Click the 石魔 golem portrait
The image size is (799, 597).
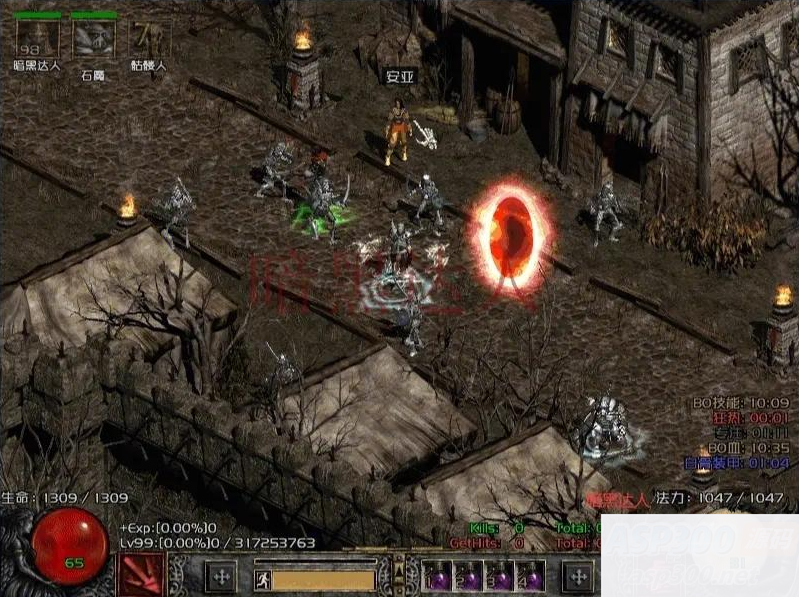pos(93,38)
